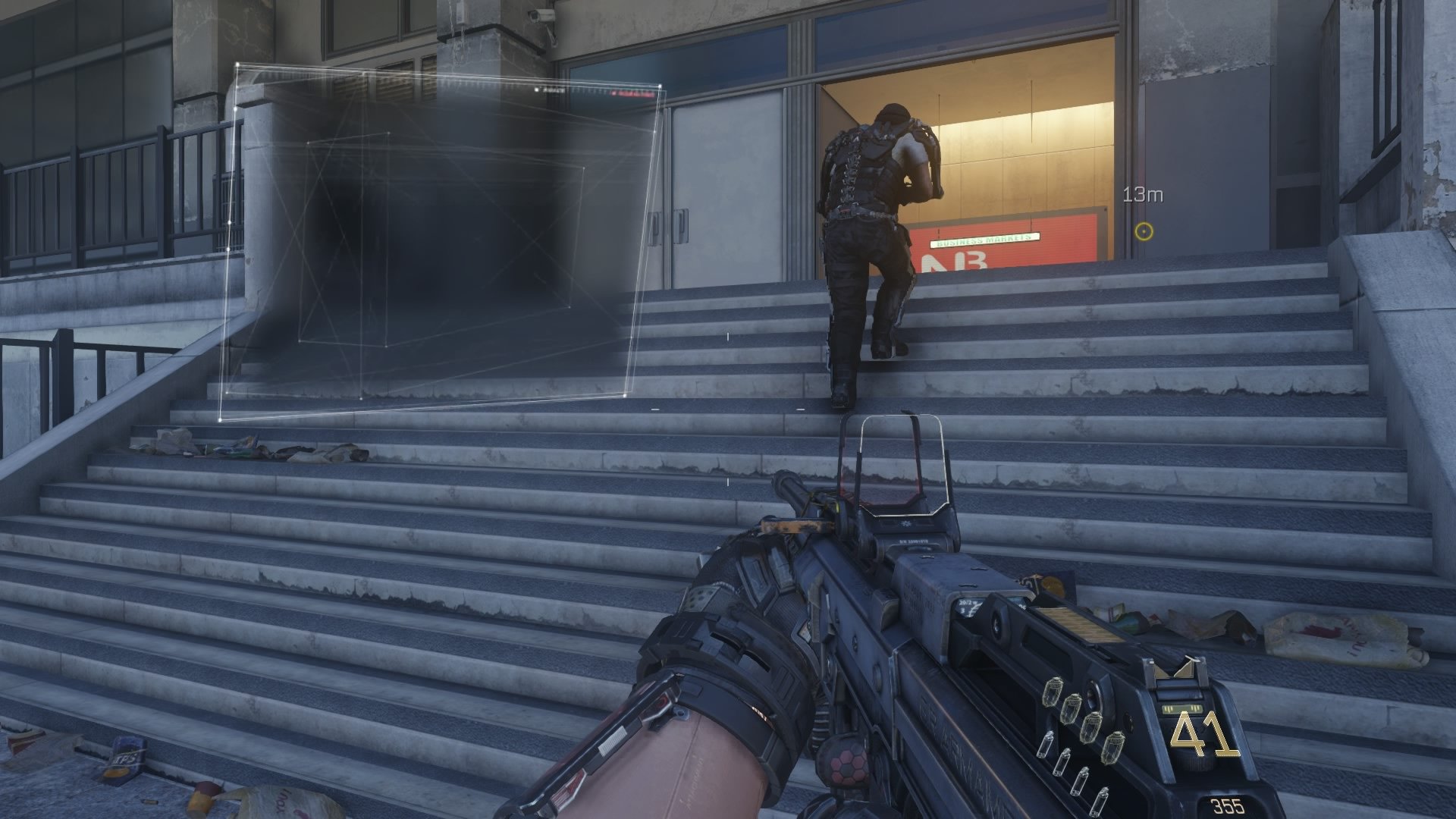
Task: Click the top-left corner vertex of the hologram
Action: (x=237, y=64)
